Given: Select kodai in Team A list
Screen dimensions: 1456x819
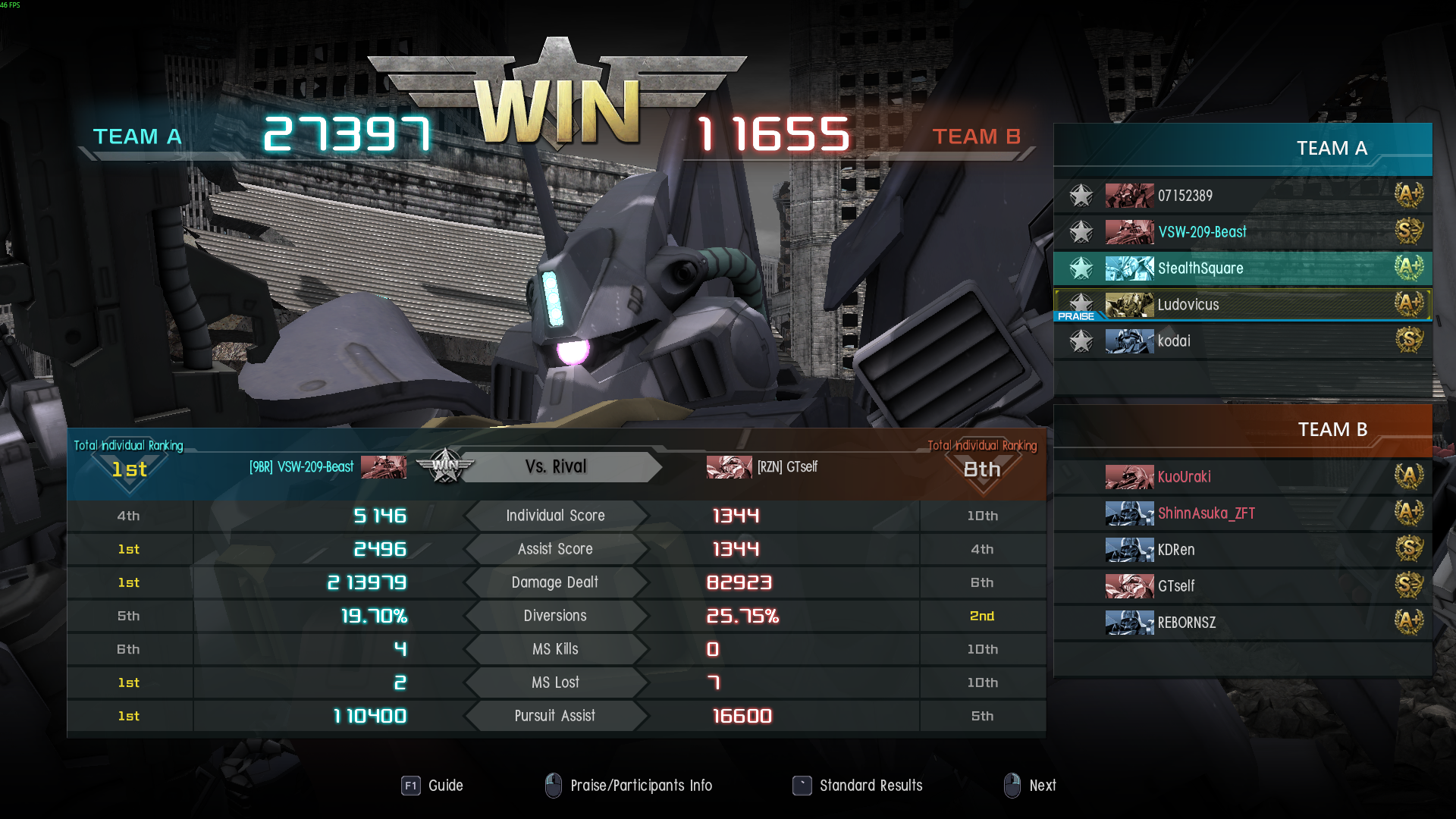Looking at the screenshot, I should (1244, 341).
